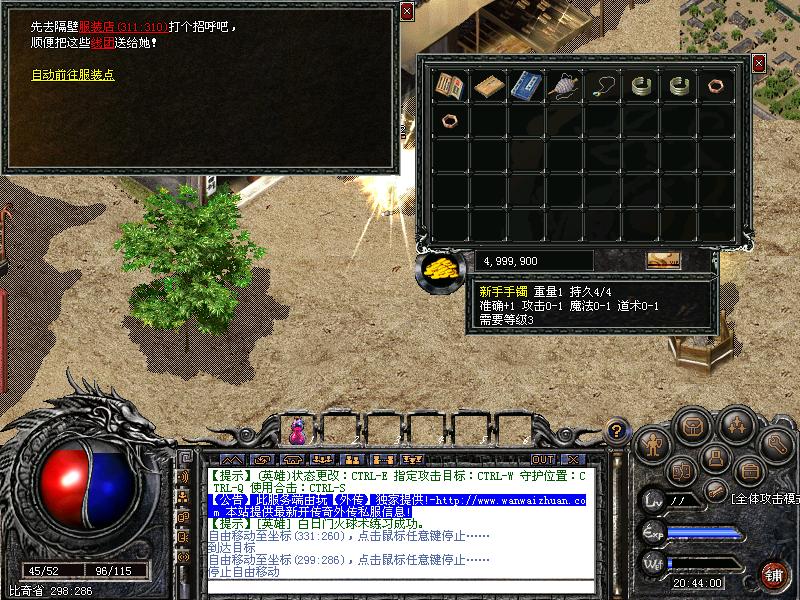800x600 pixels.
Task: Click the chat text input line
Action: (400, 586)
